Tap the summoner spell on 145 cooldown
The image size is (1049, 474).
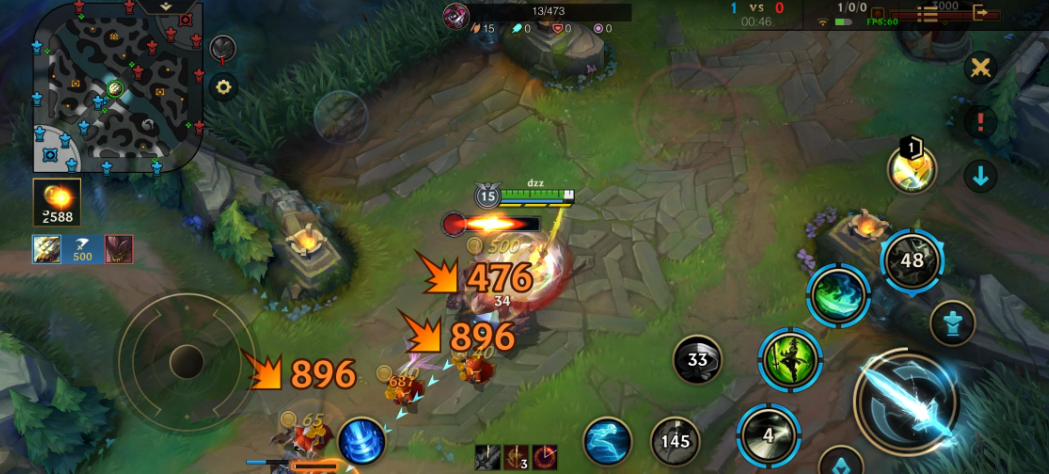tap(676, 440)
